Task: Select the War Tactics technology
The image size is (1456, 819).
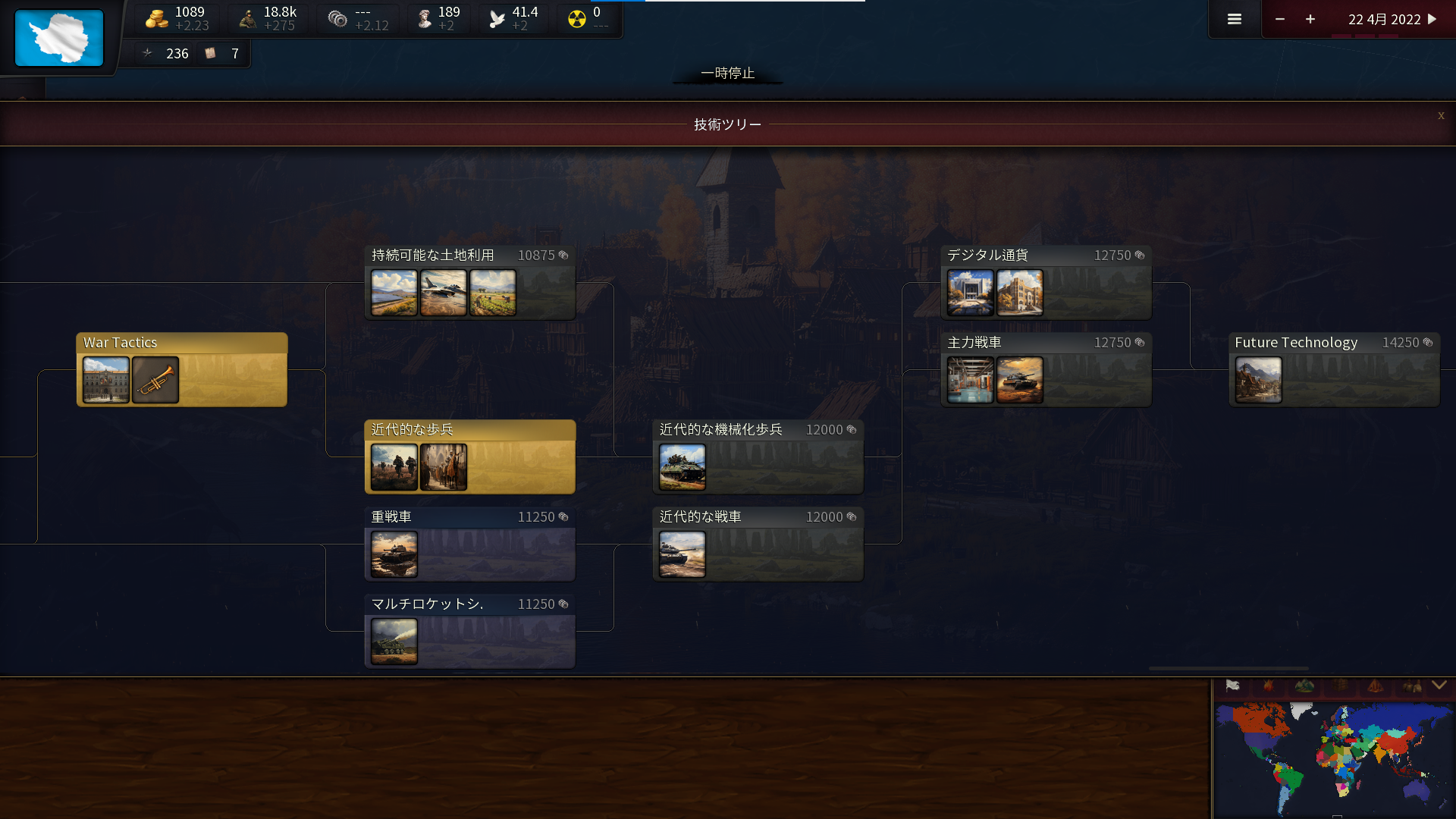Action: (182, 369)
